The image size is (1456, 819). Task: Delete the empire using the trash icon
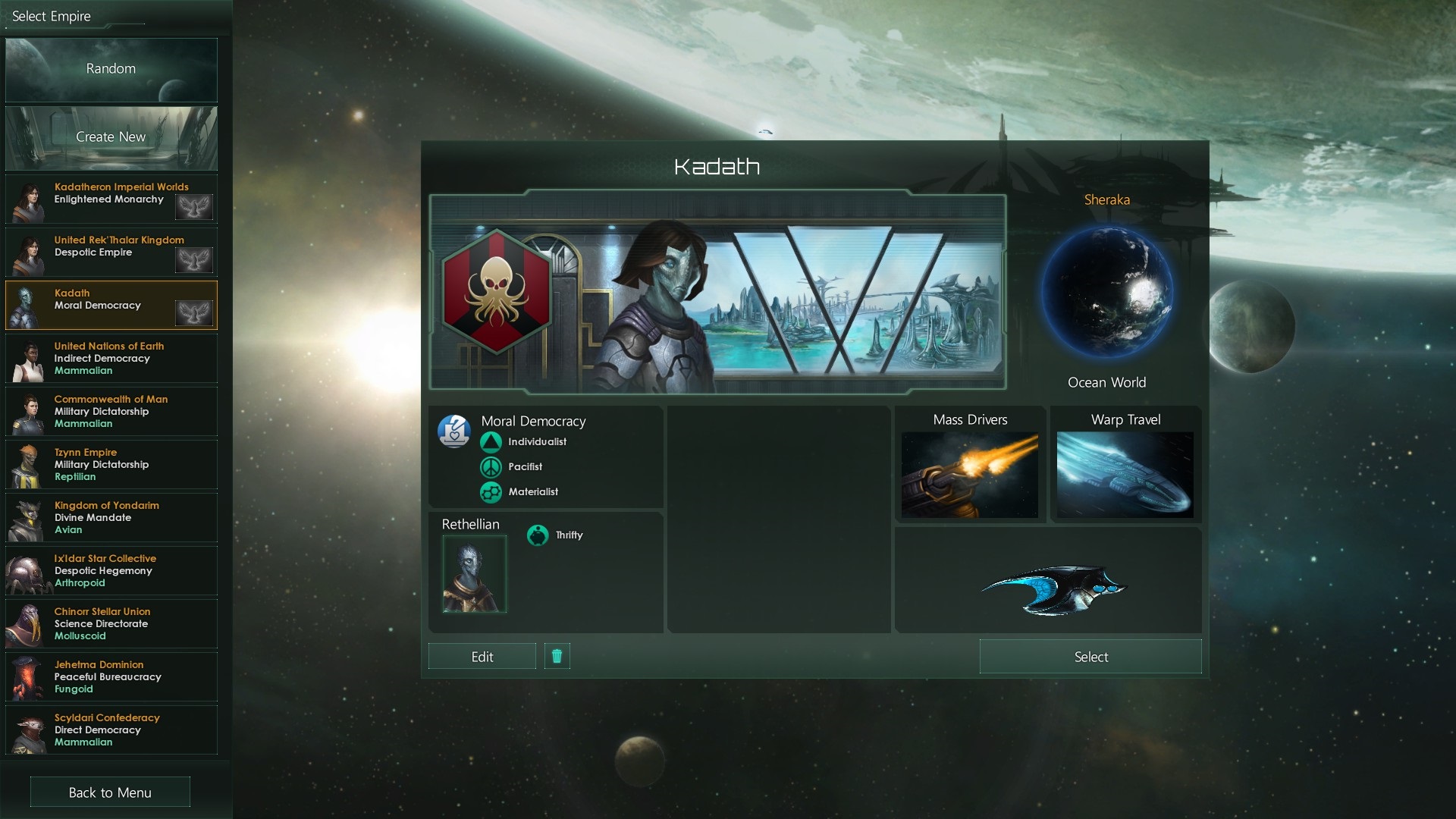(557, 656)
